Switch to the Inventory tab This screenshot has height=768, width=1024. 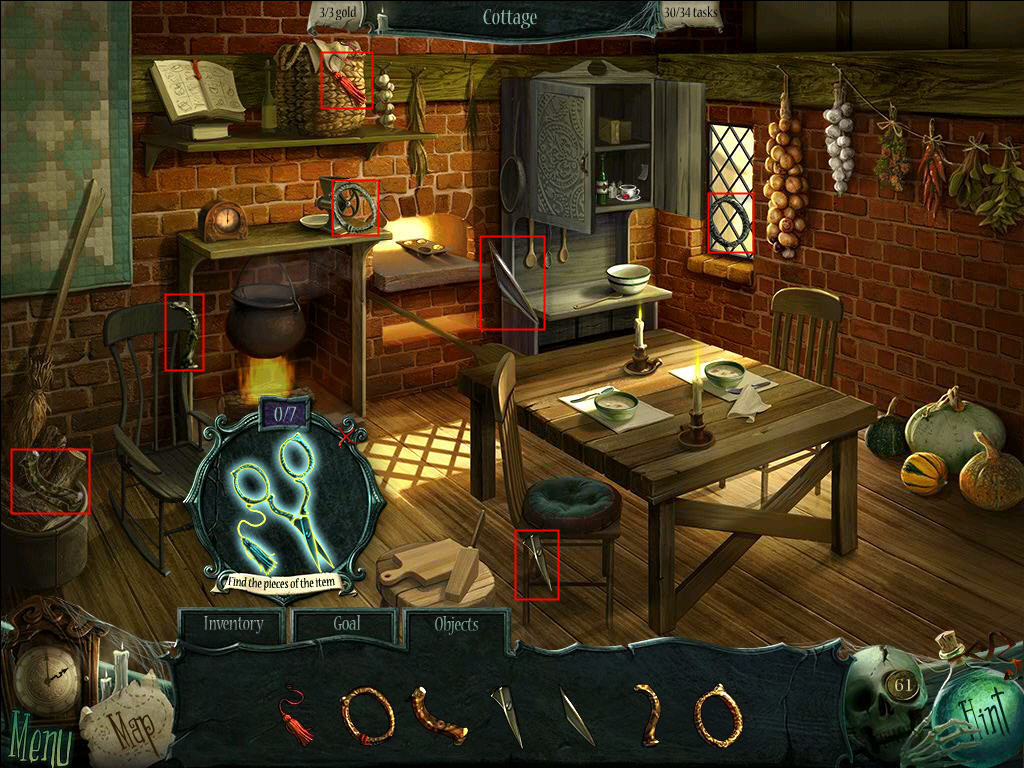pyautogui.click(x=233, y=625)
